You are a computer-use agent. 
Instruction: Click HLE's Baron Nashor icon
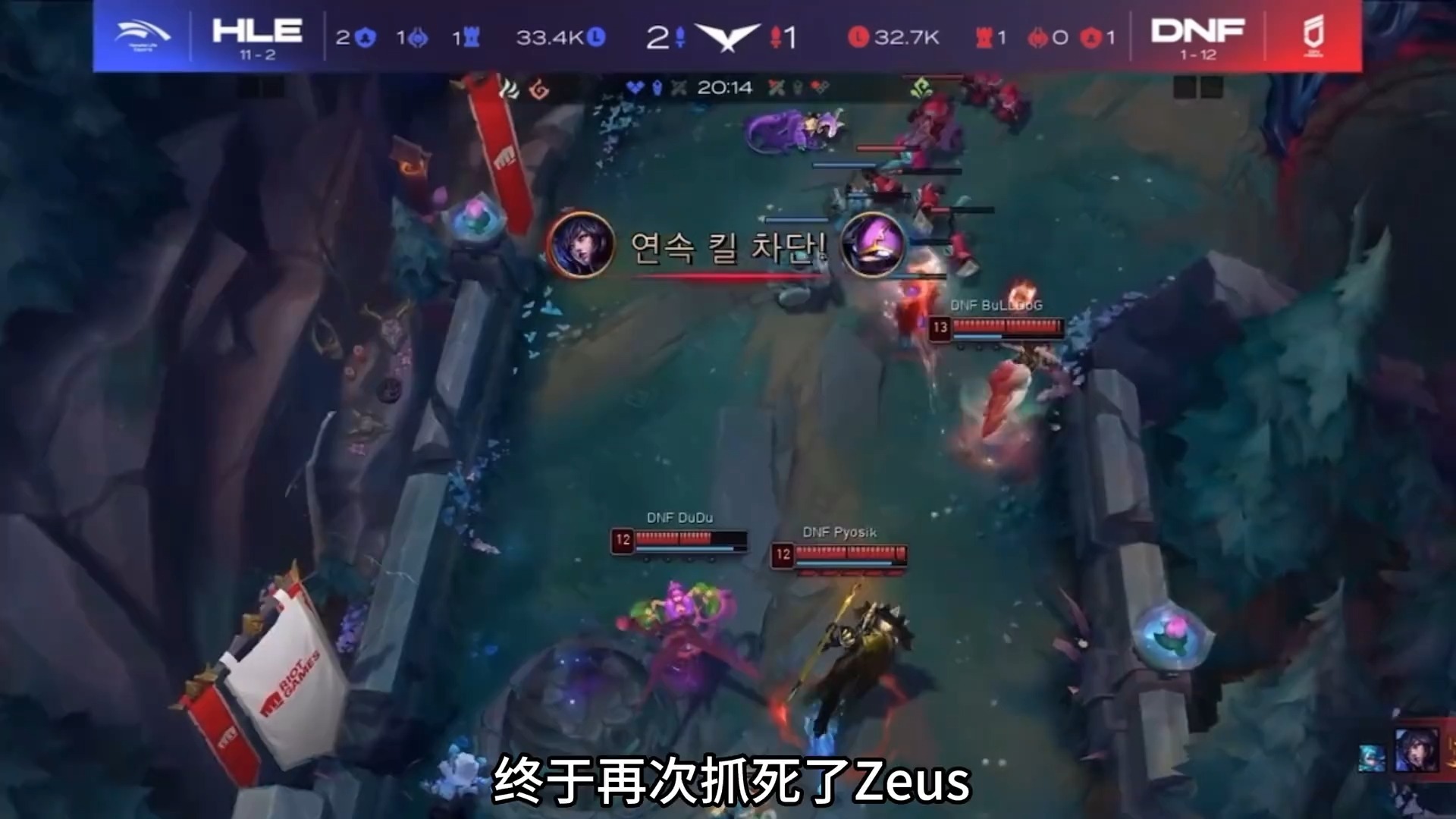(x=416, y=38)
